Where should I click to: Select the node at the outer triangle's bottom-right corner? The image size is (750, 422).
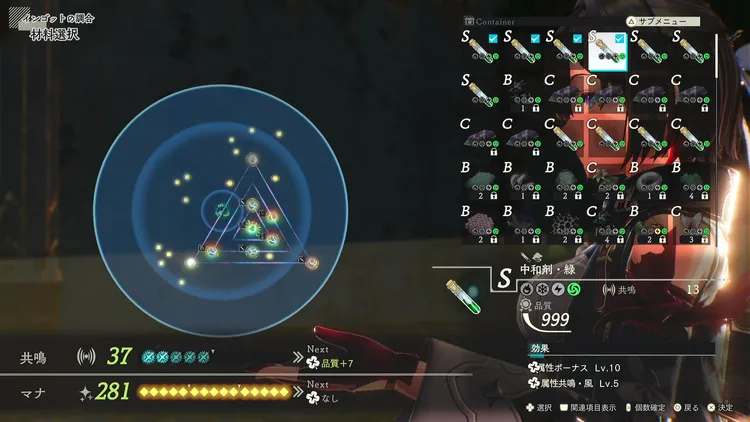[x=312, y=262]
